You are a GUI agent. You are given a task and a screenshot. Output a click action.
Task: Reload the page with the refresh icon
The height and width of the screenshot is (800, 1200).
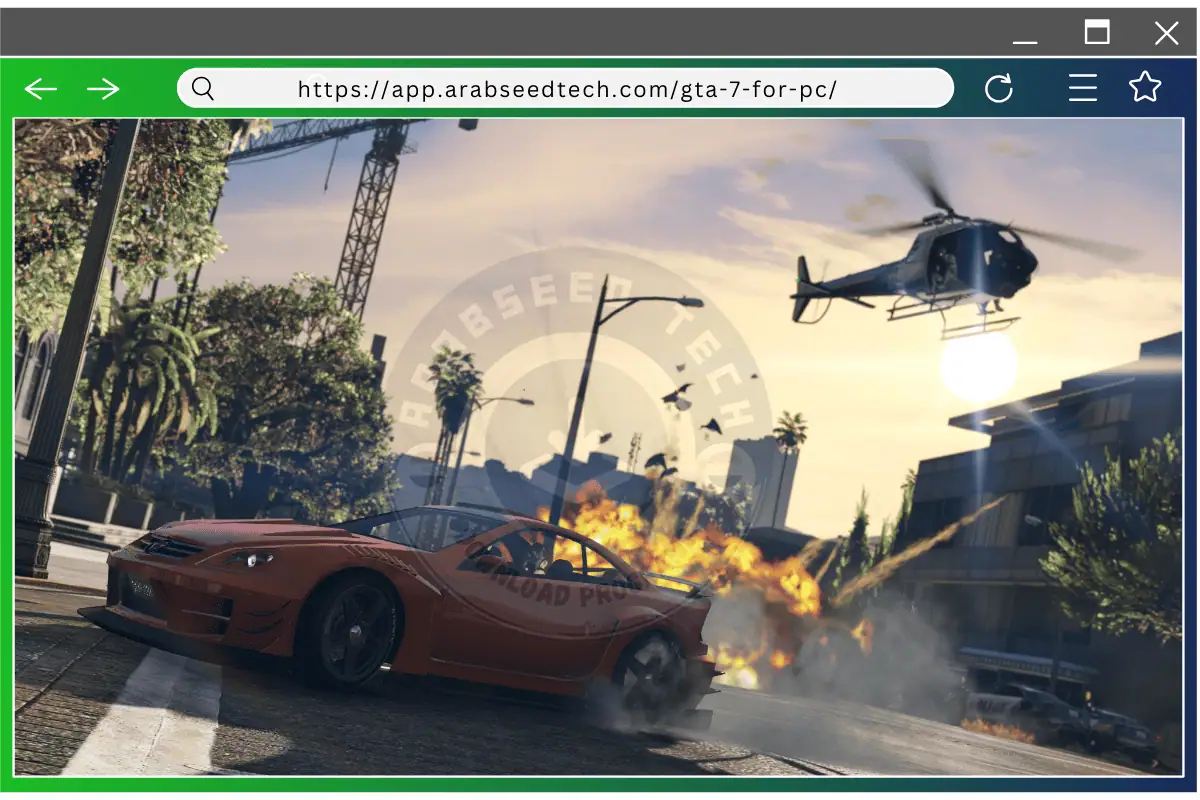[x=998, y=89]
